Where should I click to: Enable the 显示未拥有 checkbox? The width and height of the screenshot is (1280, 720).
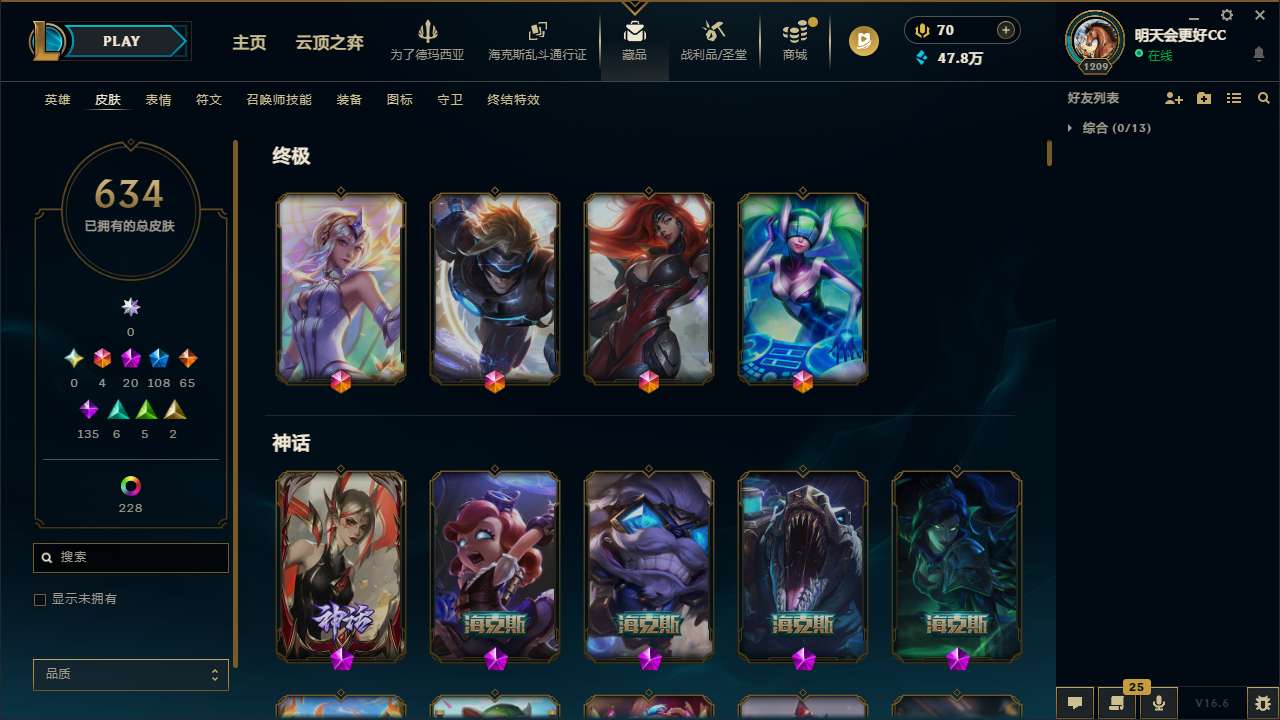pyautogui.click(x=40, y=599)
